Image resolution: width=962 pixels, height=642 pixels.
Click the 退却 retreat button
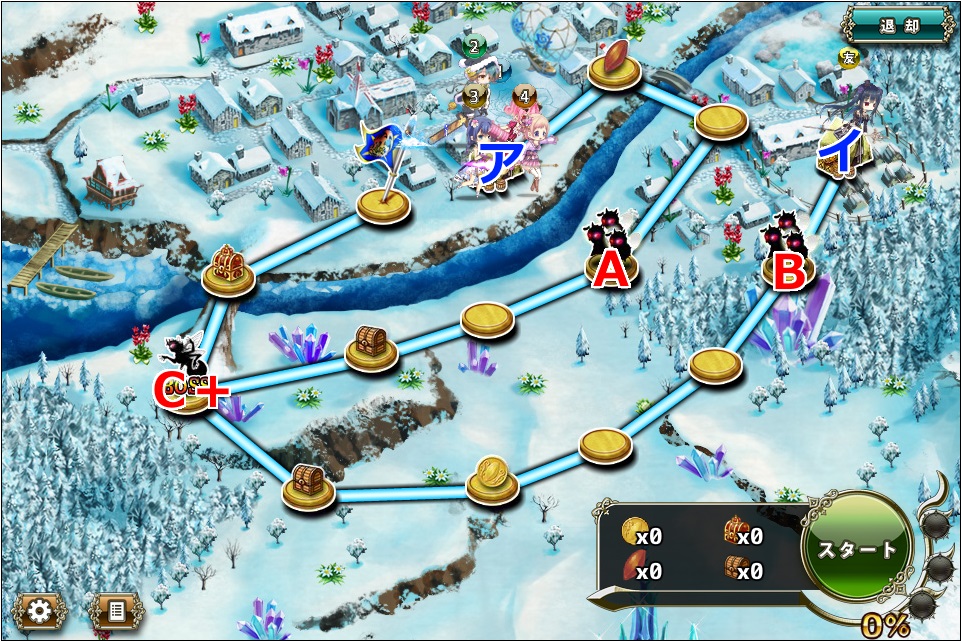(x=897, y=25)
